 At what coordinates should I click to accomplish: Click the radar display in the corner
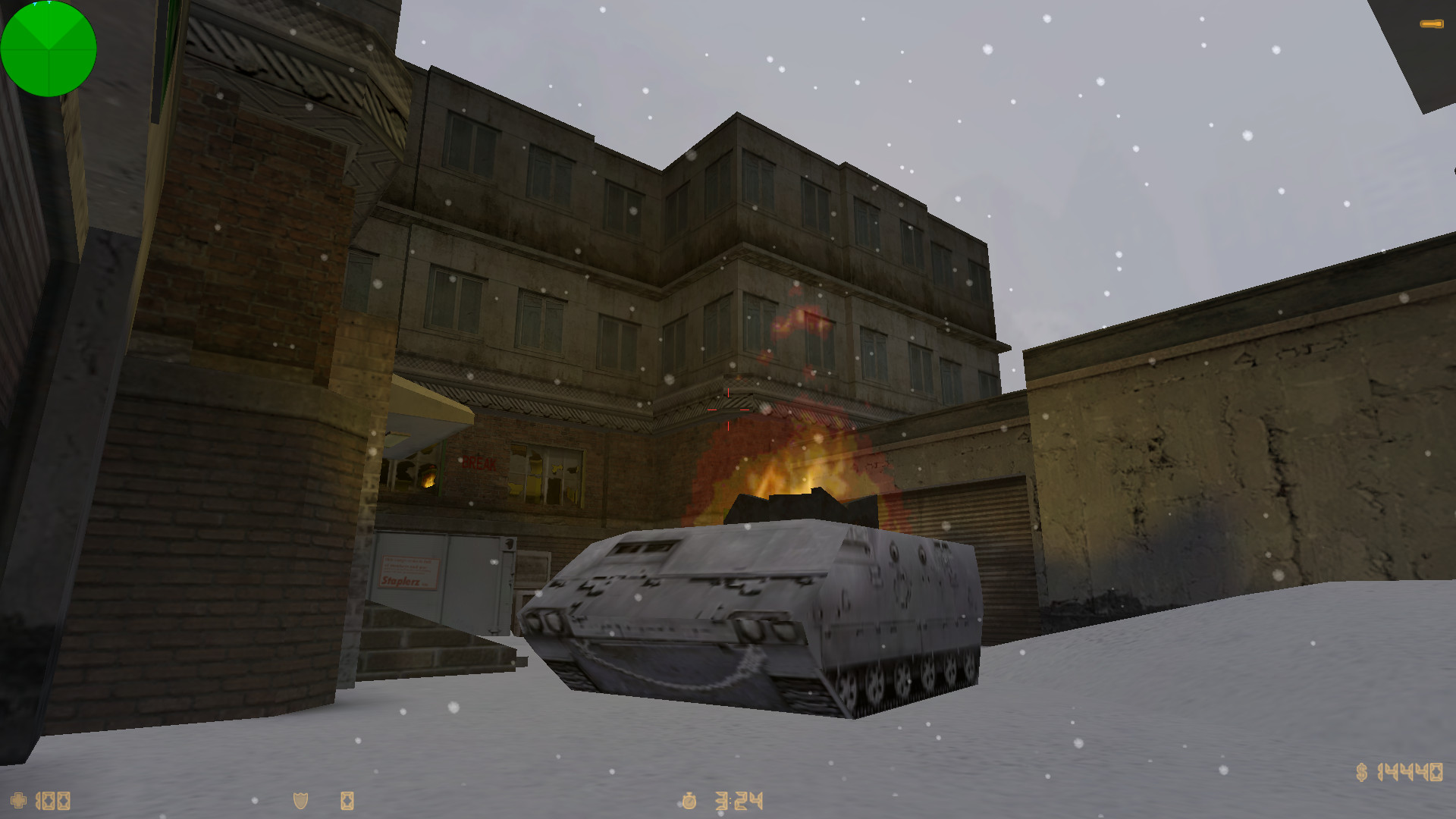click(x=49, y=49)
